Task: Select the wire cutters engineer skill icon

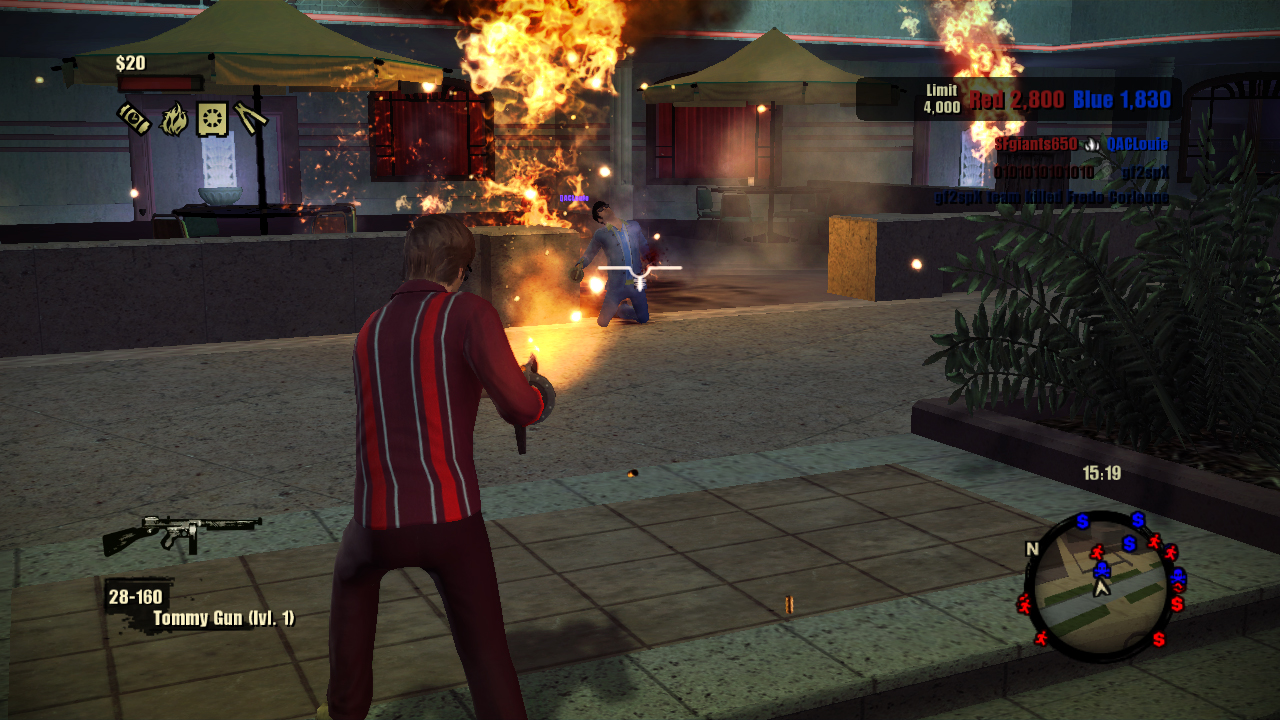Action: click(x=250, y=120)
